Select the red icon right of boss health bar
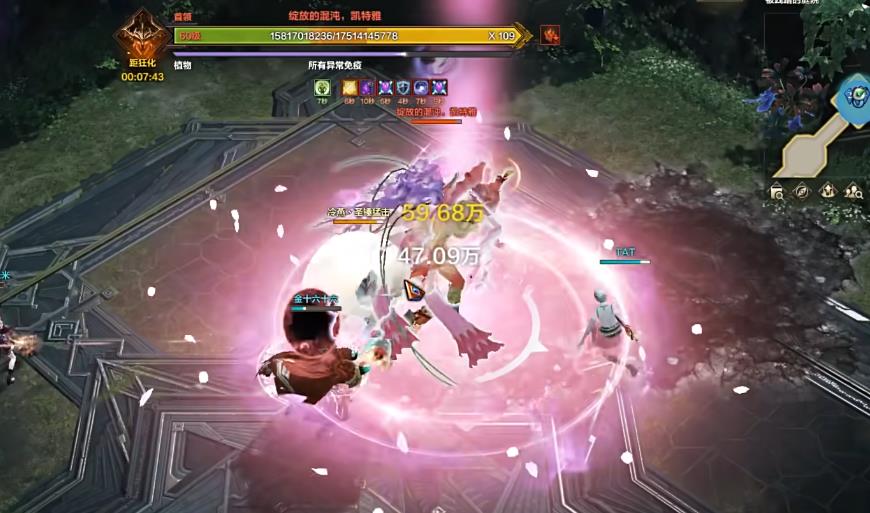 (550, 36)
